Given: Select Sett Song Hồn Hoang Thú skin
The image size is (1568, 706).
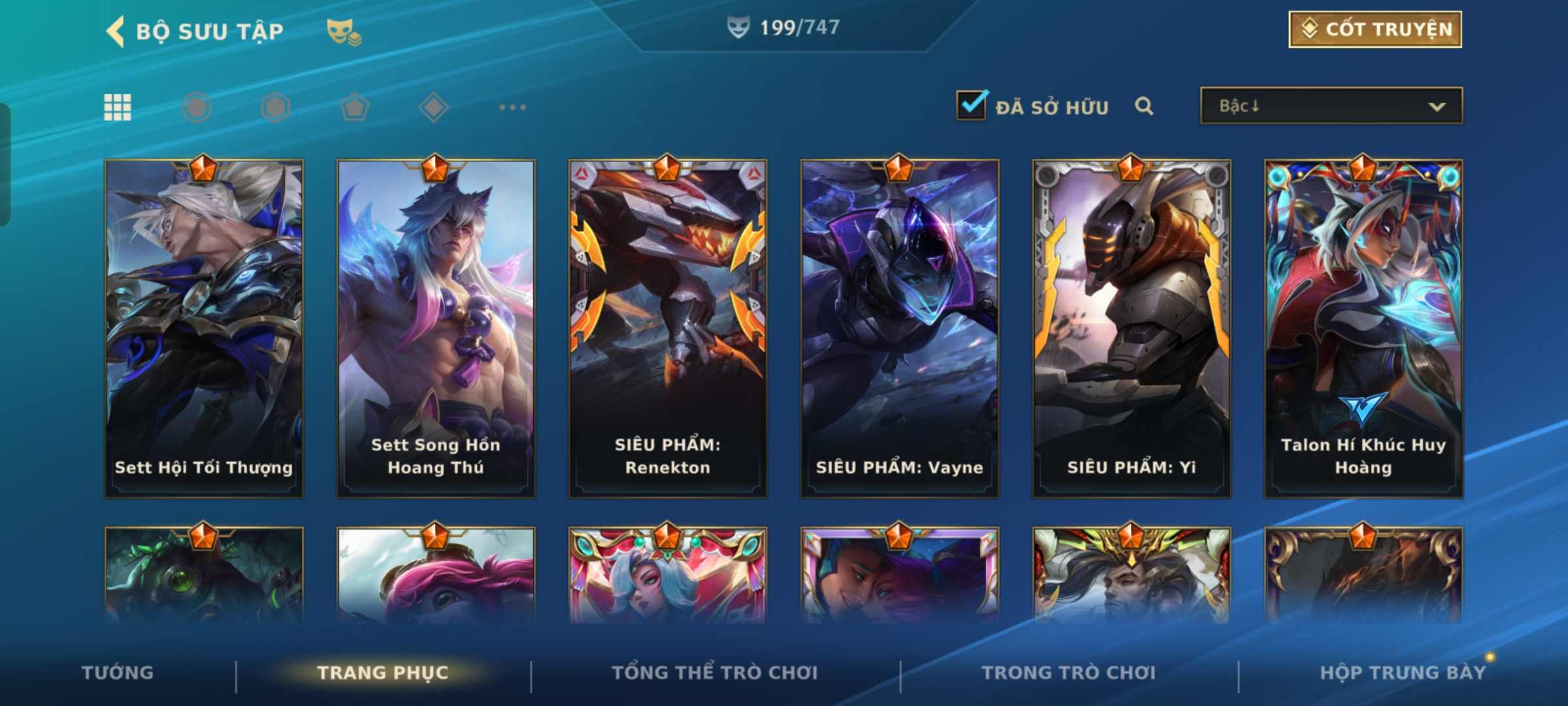Looking at the screenshot, I should pyautogui.click(x=436, y=328).
